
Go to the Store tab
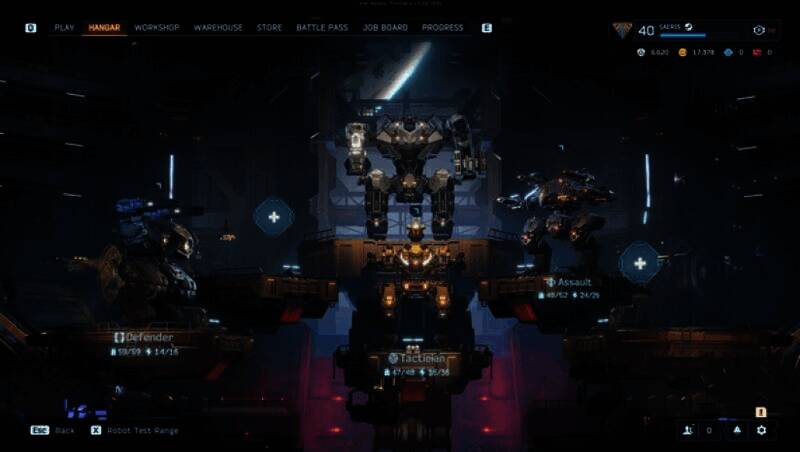tap(269, 28)
